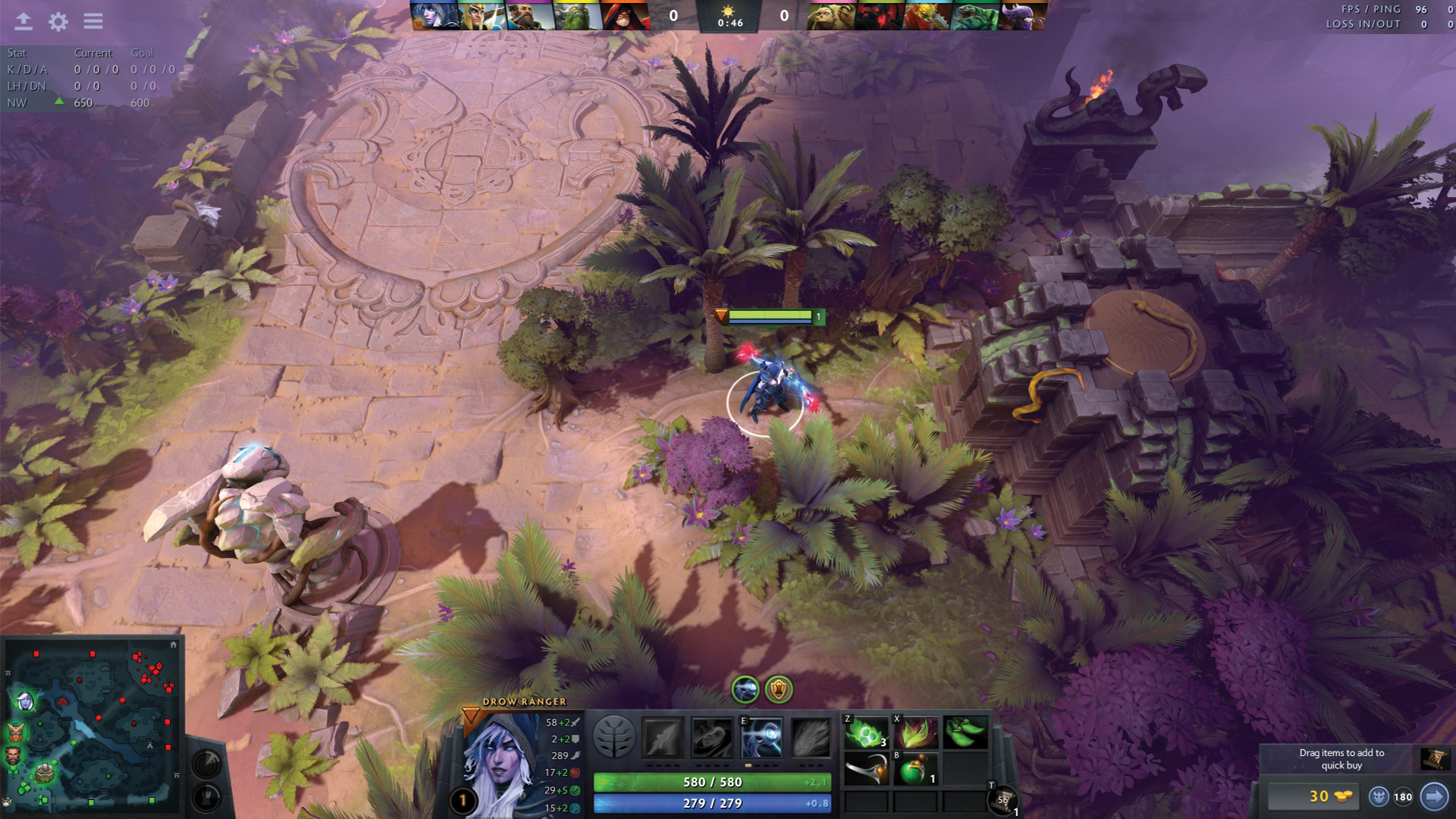The height and width of the screenshot is (819, 1456).
Task: Click the dashboard arrow button top-left
Action: (x=24, y=21)
